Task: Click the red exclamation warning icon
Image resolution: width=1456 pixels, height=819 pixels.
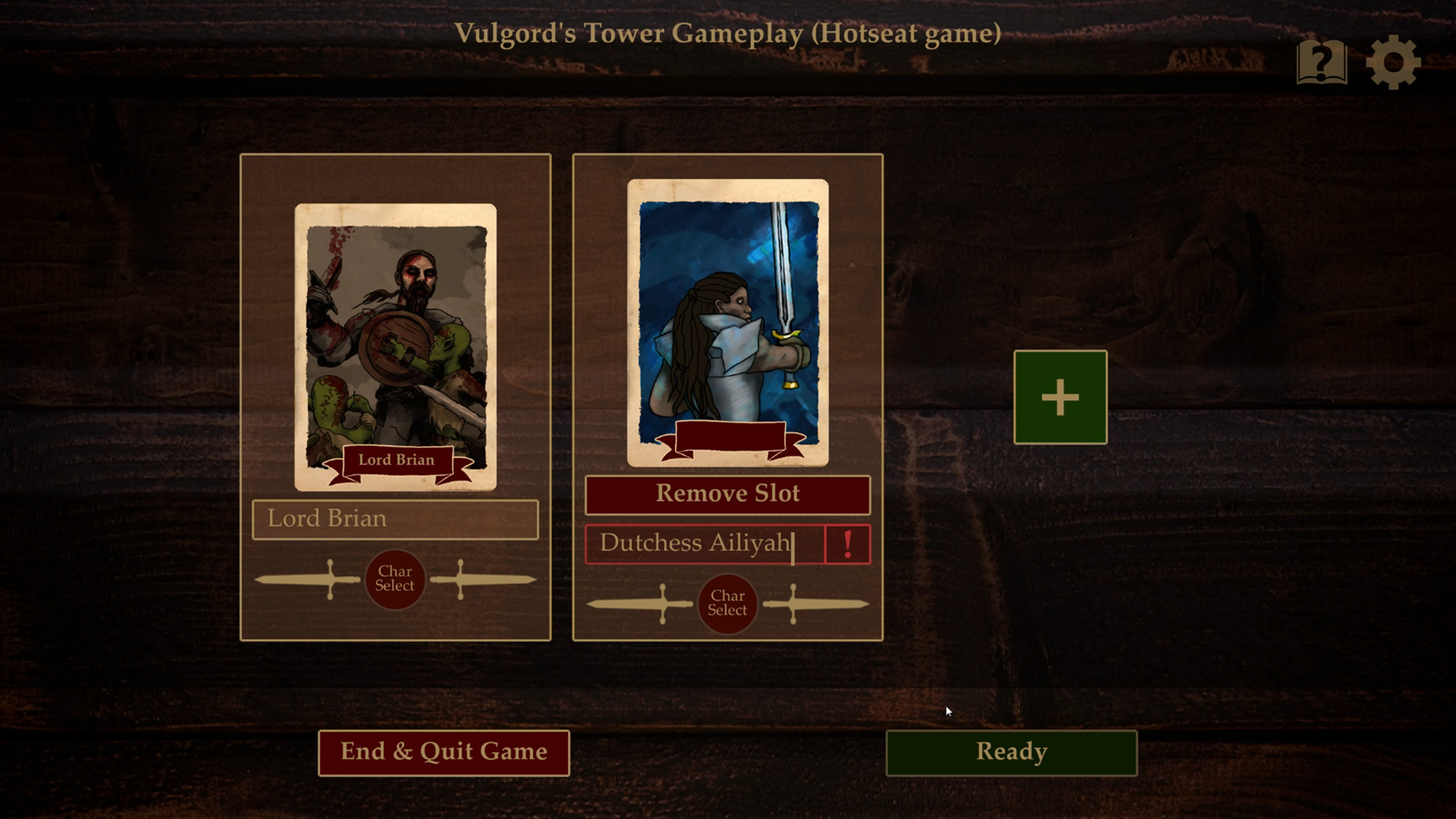Action: click(847, 543)
